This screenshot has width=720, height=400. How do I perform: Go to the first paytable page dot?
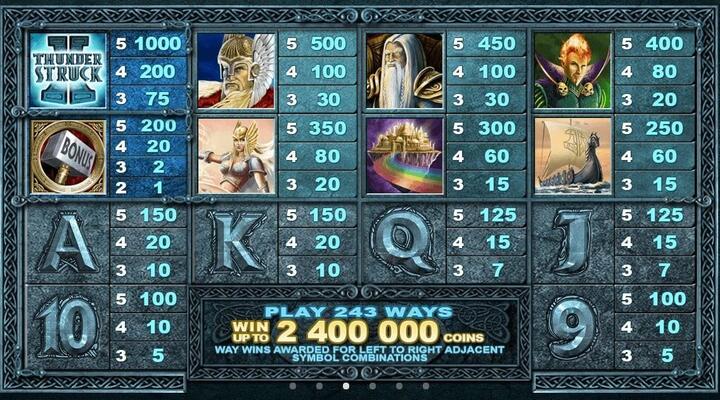292,385
